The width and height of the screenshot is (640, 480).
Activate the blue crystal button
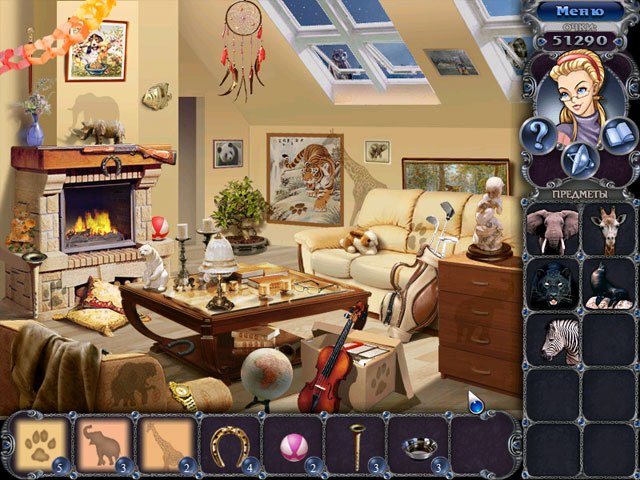[x=579, y=159]
